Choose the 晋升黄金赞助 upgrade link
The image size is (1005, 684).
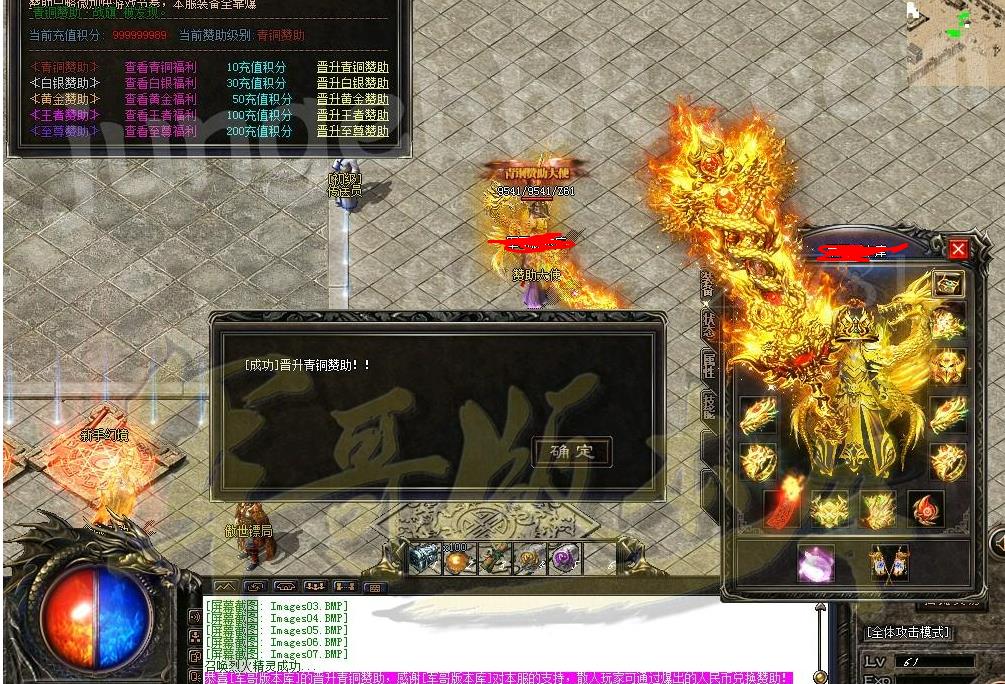pos(352,100)
